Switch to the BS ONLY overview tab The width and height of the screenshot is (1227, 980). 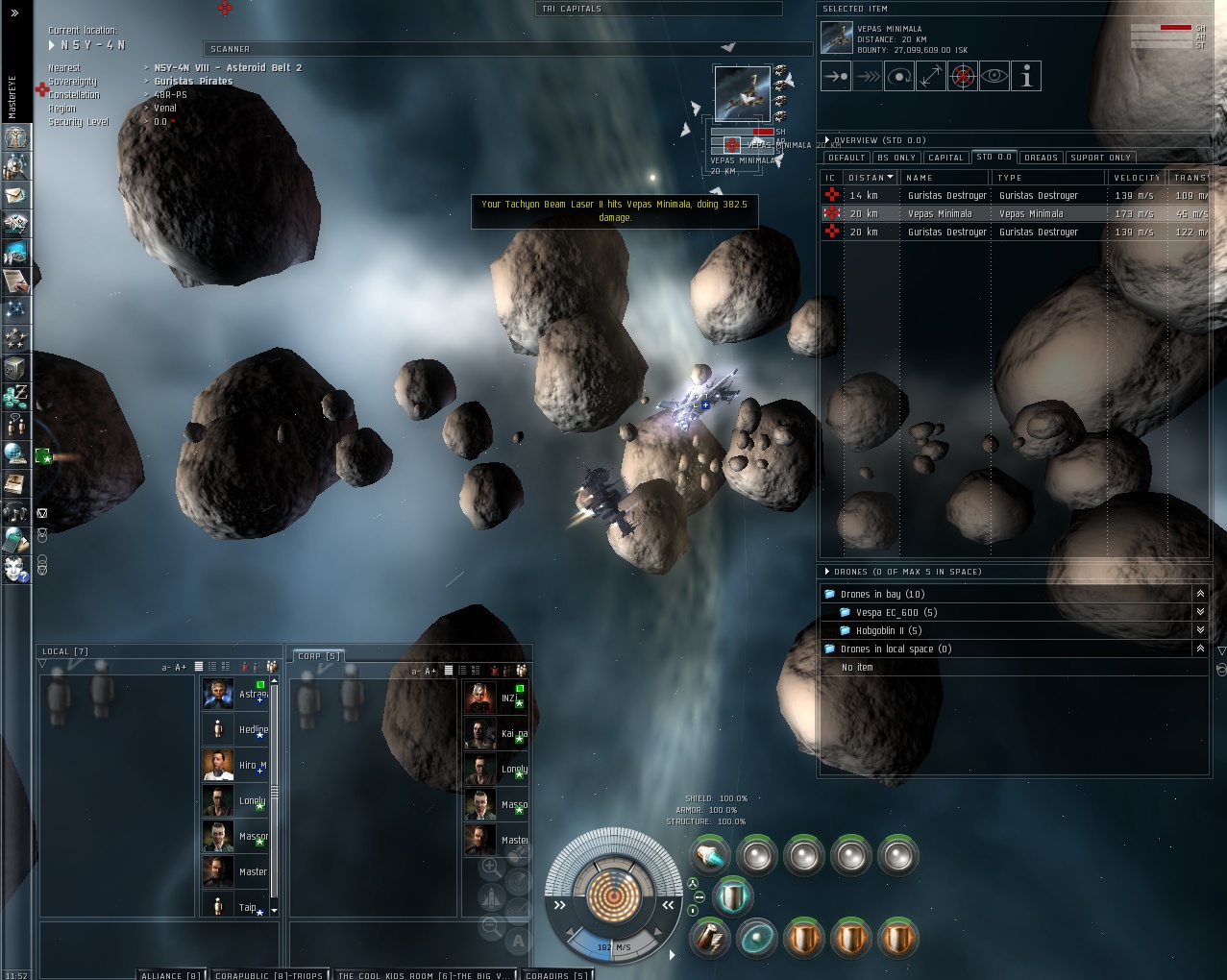click(x=896, y=158)
